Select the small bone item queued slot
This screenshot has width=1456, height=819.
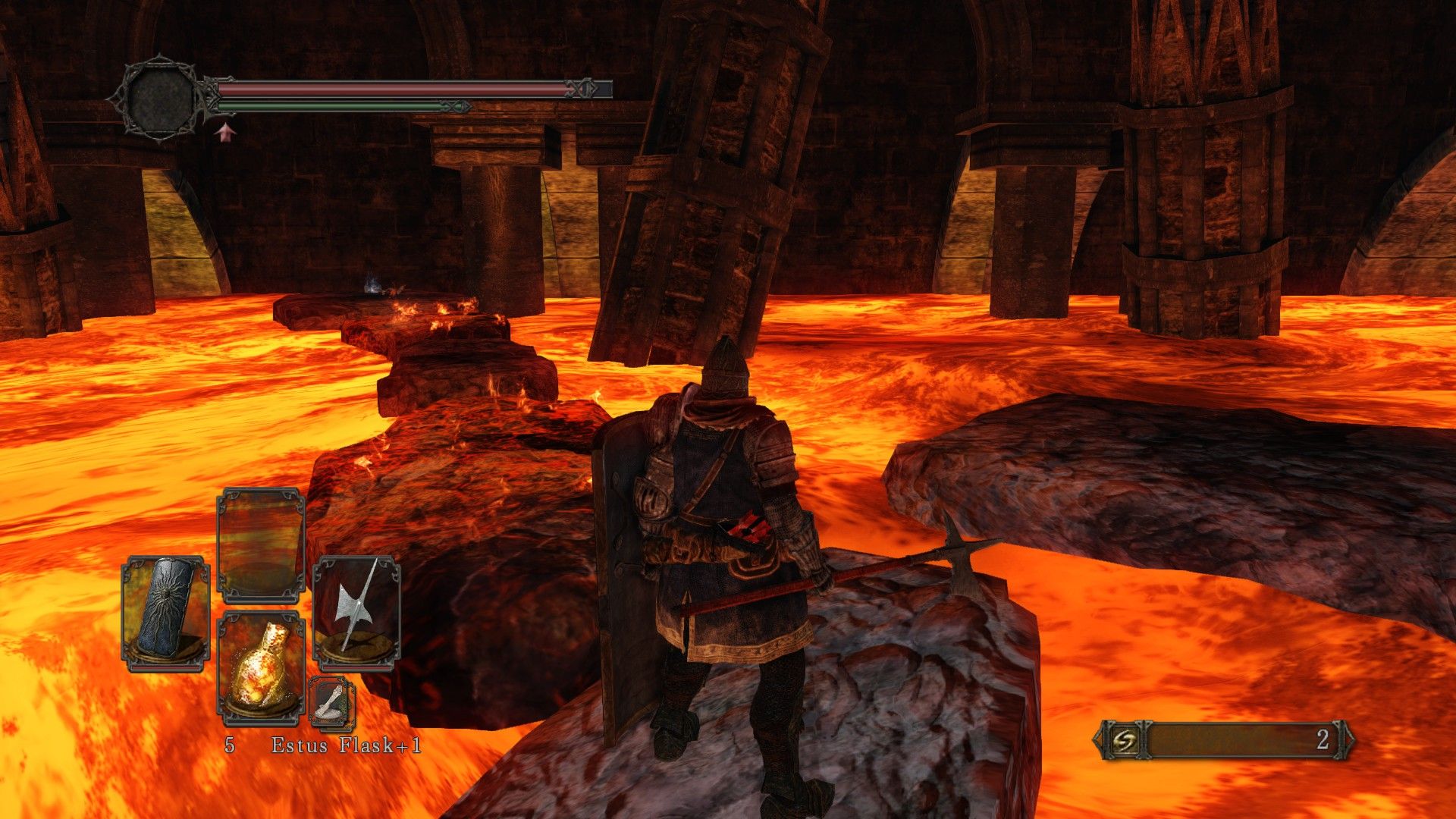click(331, 703)
